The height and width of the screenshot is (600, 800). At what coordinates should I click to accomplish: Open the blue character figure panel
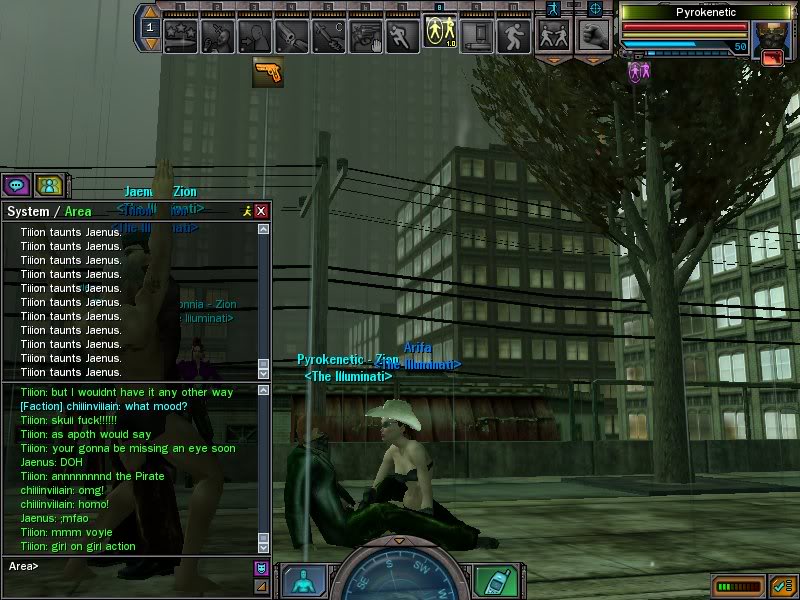[x=302, y=581]
